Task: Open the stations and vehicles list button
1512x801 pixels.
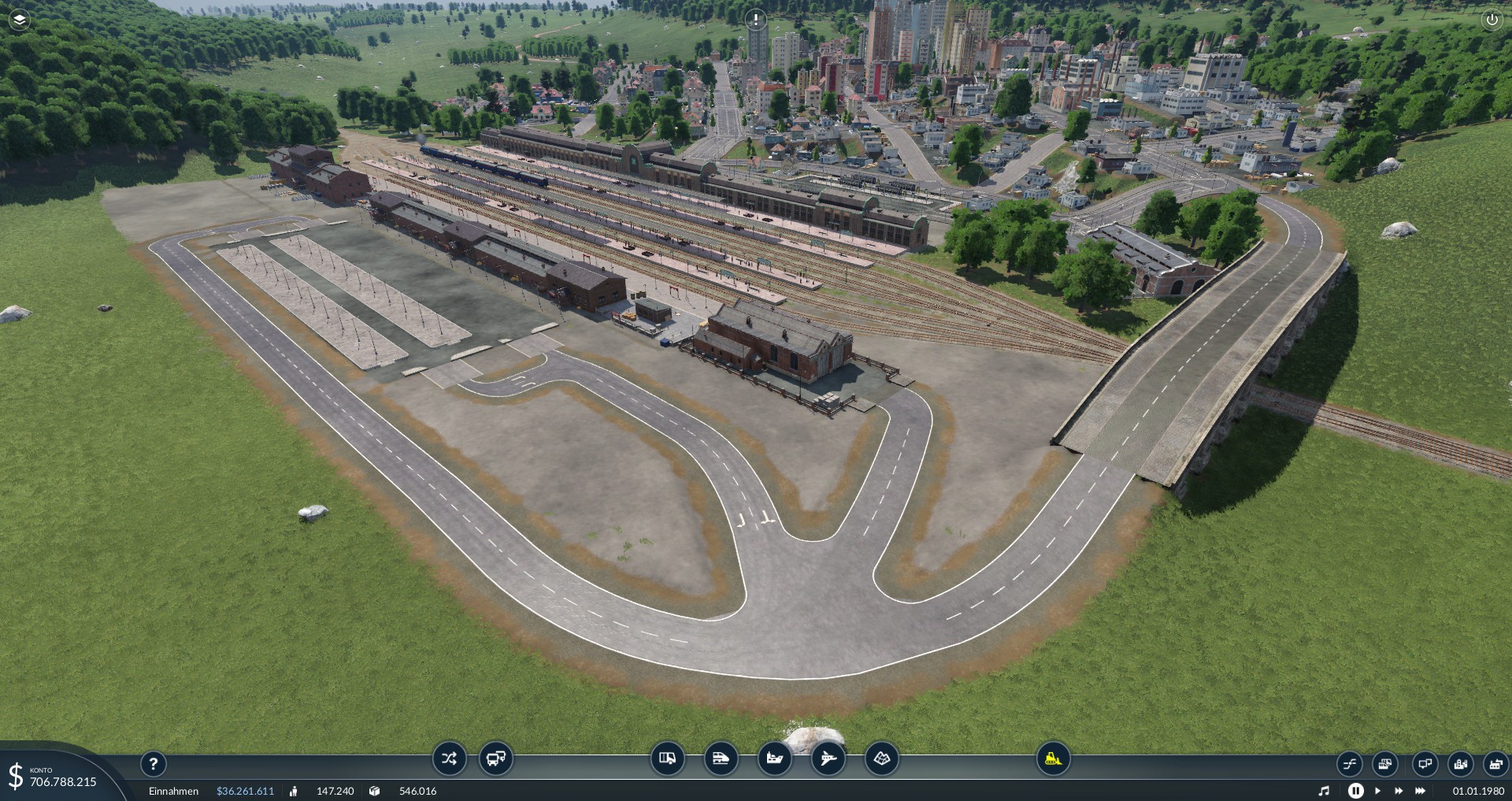Action: pos(1385,763)
